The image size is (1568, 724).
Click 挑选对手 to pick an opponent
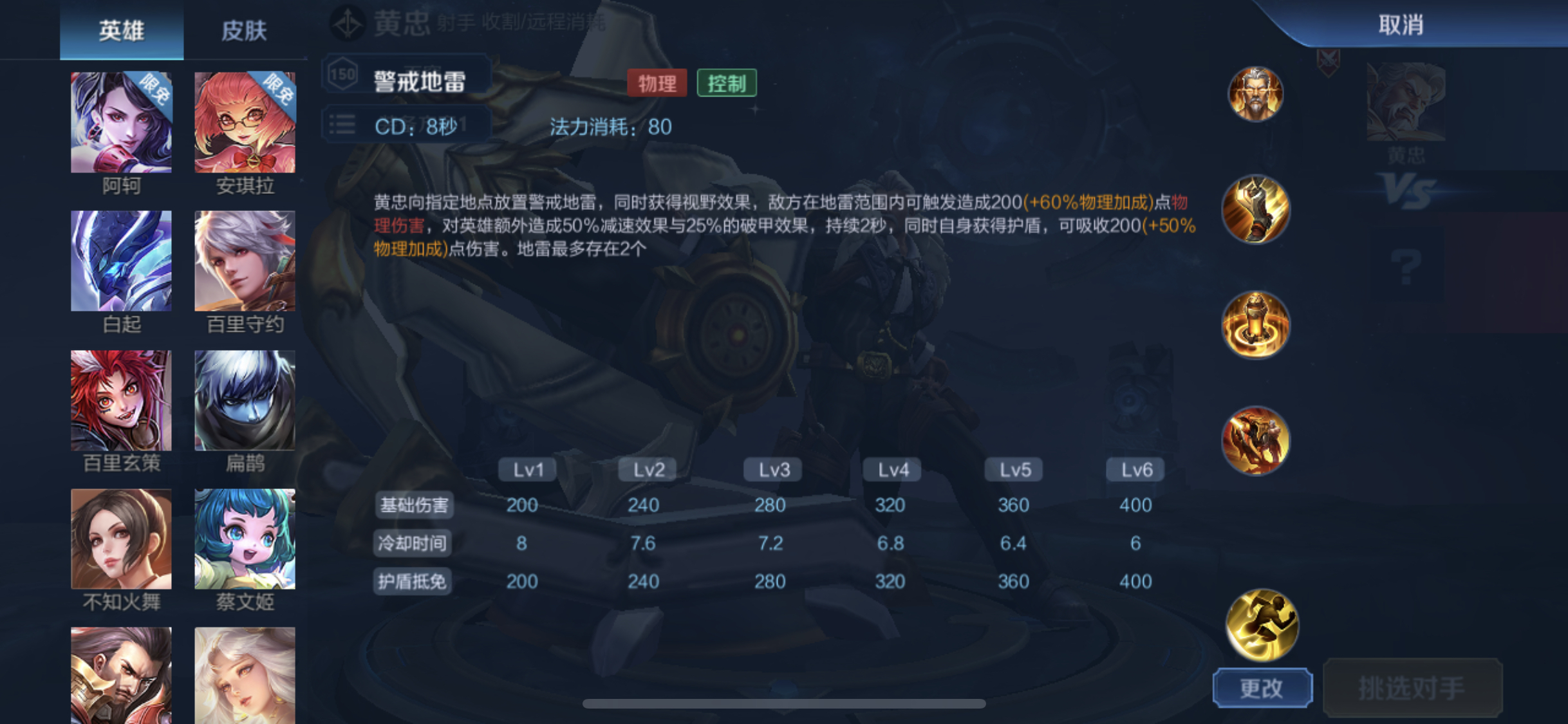[x=1414, y=687]
